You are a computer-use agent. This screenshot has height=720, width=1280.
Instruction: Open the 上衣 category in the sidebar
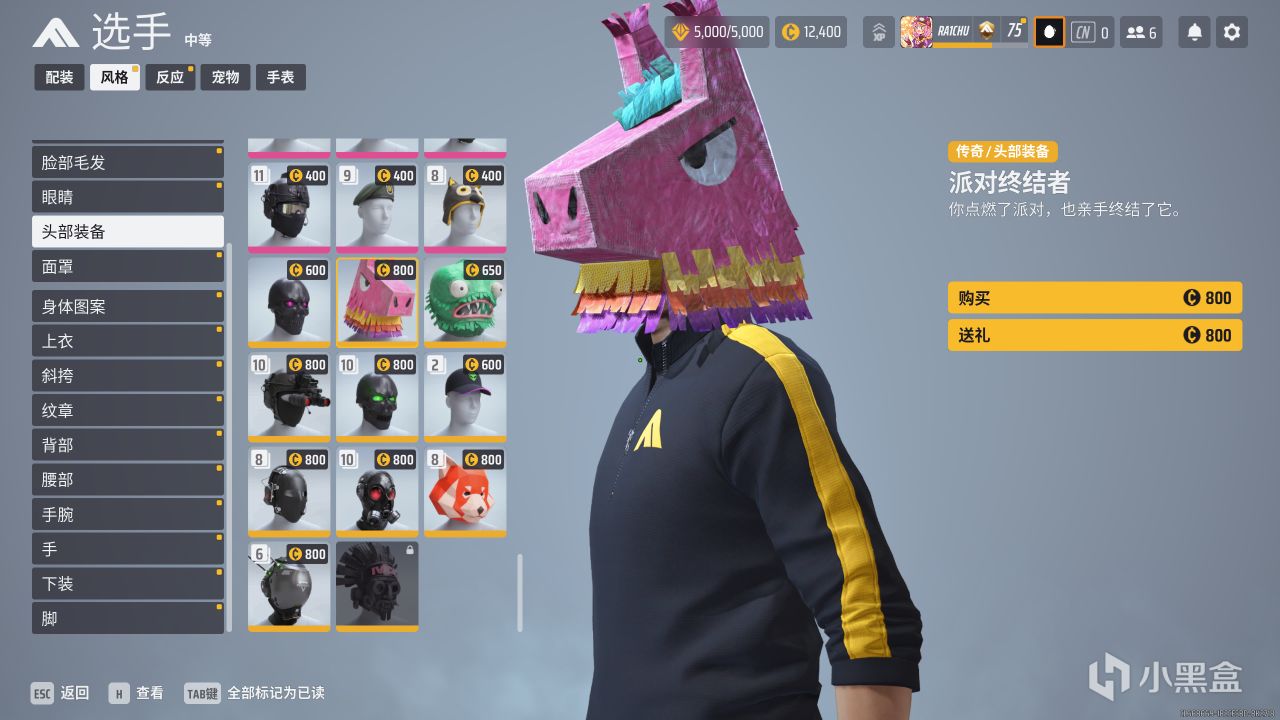(x=127, y=340)
